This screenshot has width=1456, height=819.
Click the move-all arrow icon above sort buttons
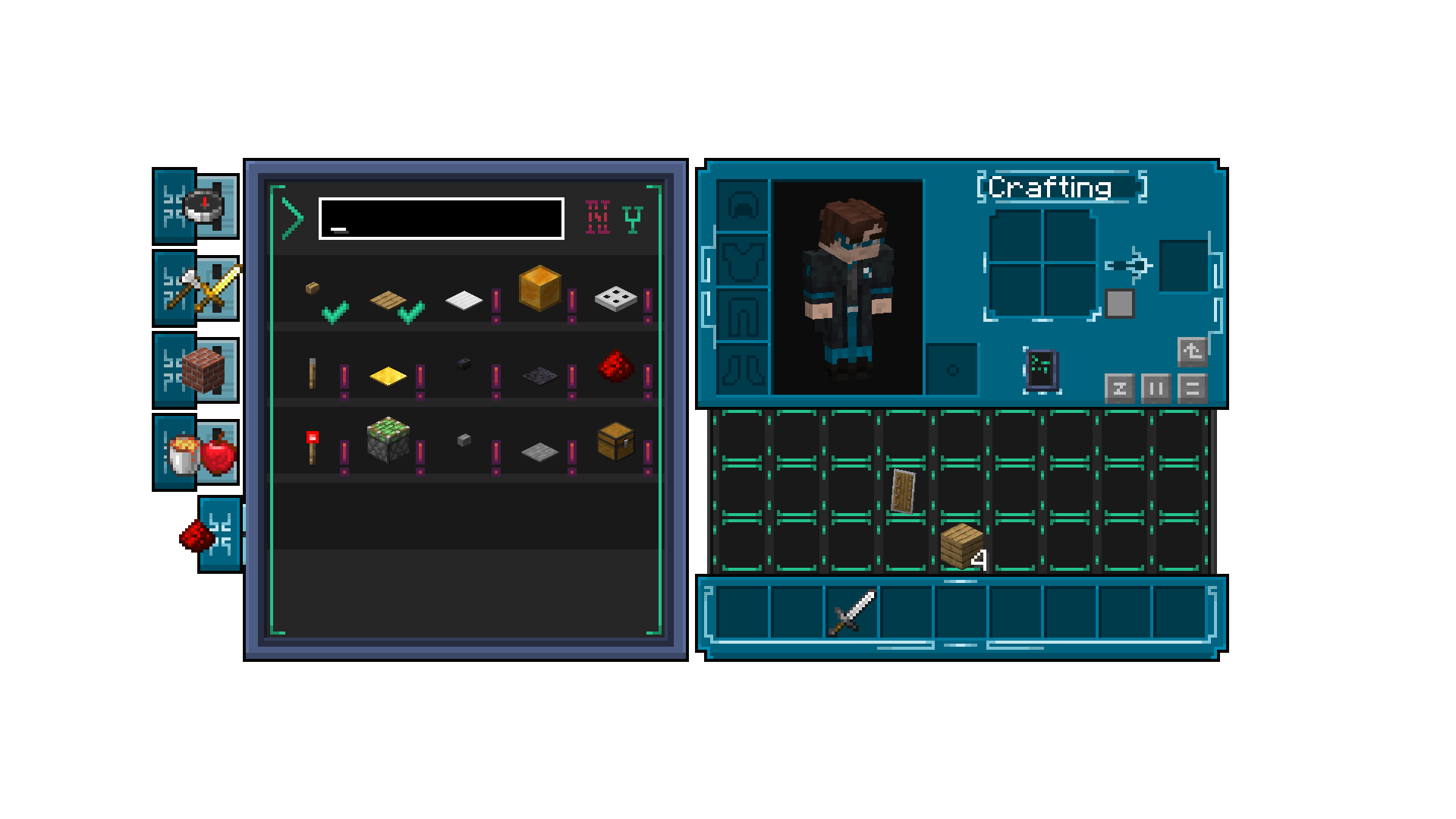pos(1192,352)
